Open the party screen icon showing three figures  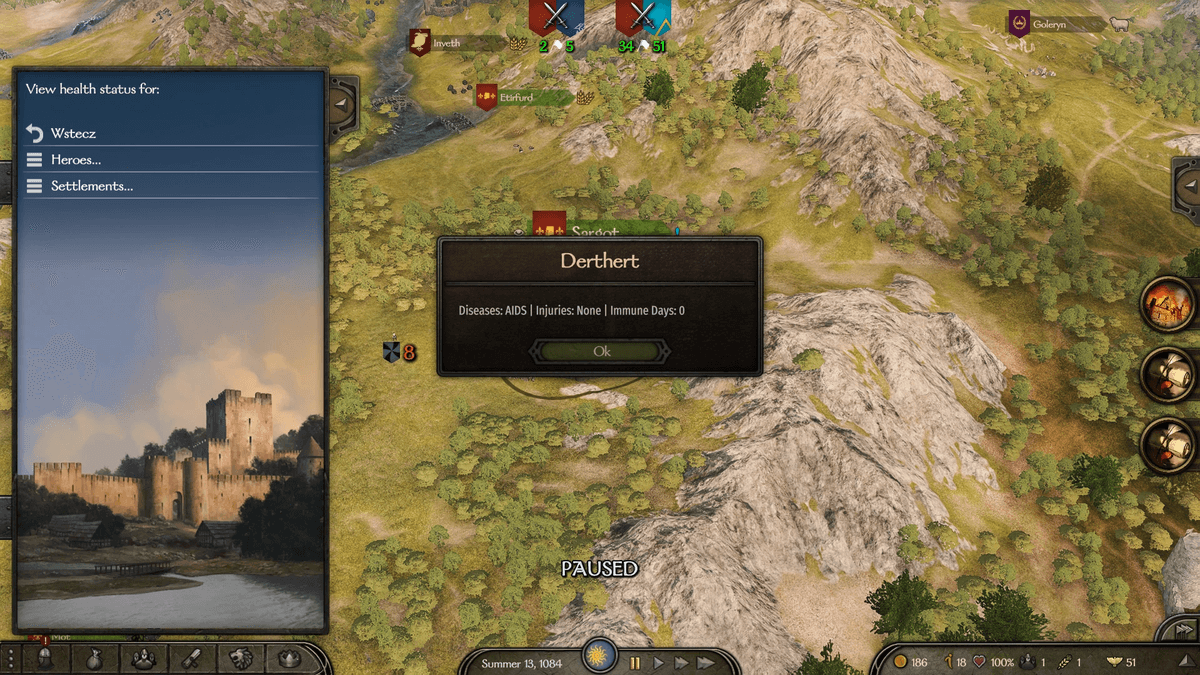tap(143, 659)
